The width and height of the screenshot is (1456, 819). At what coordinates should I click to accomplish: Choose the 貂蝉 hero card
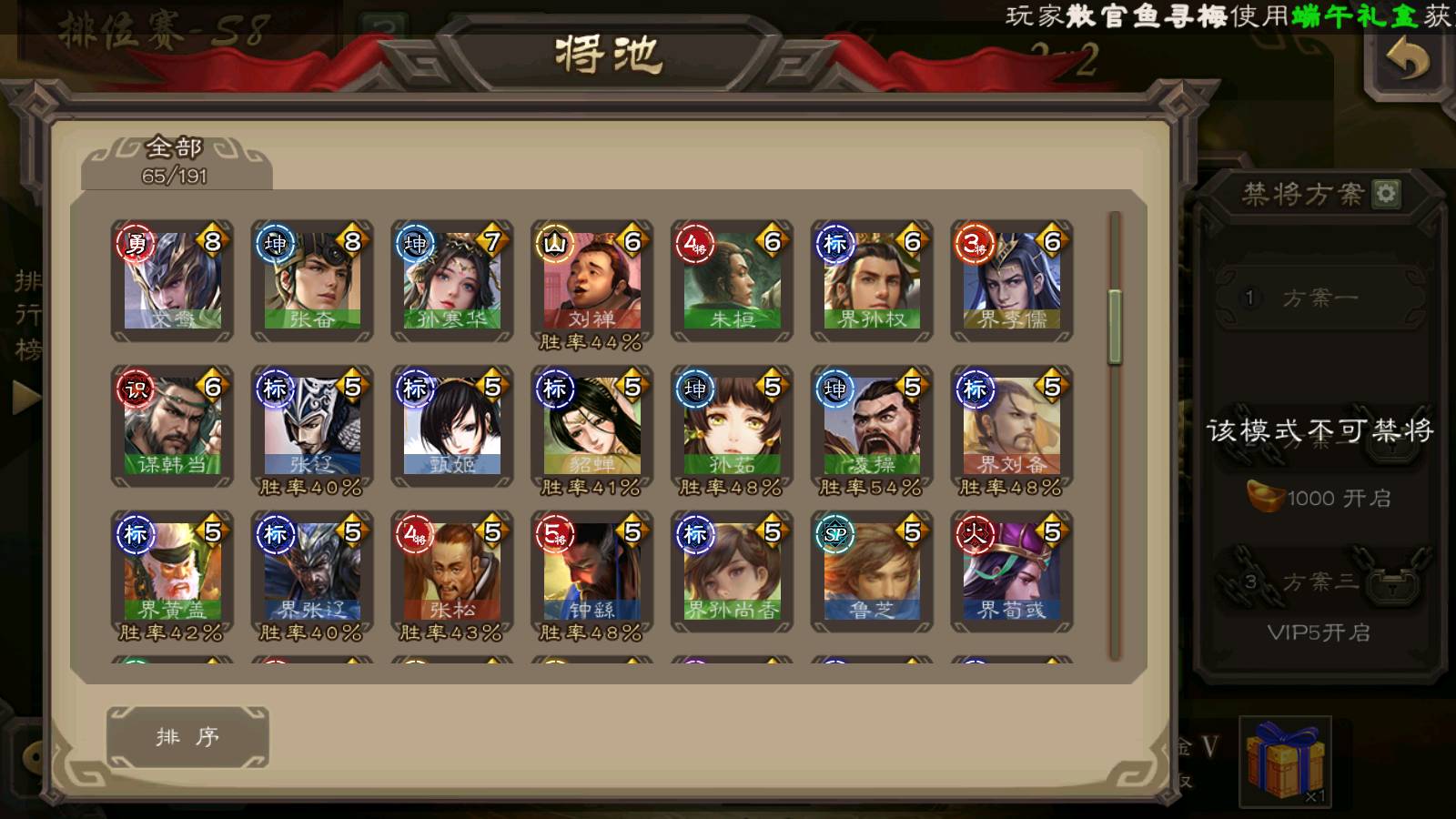(592, 427)
